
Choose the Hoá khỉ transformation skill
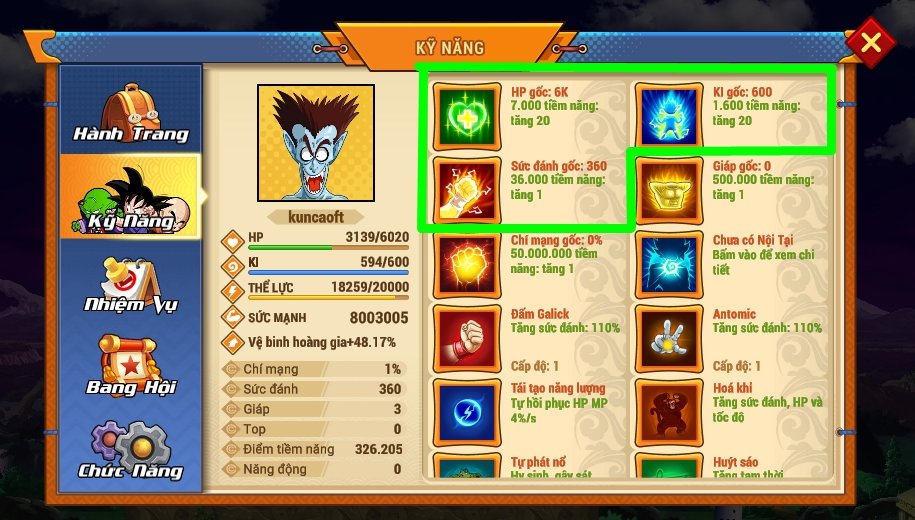(668, 411)
